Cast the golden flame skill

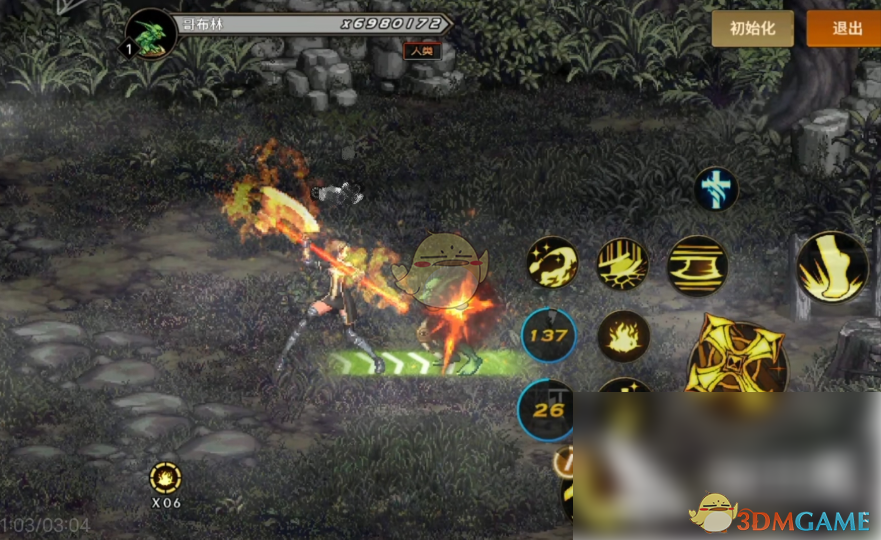click(623, 337)
